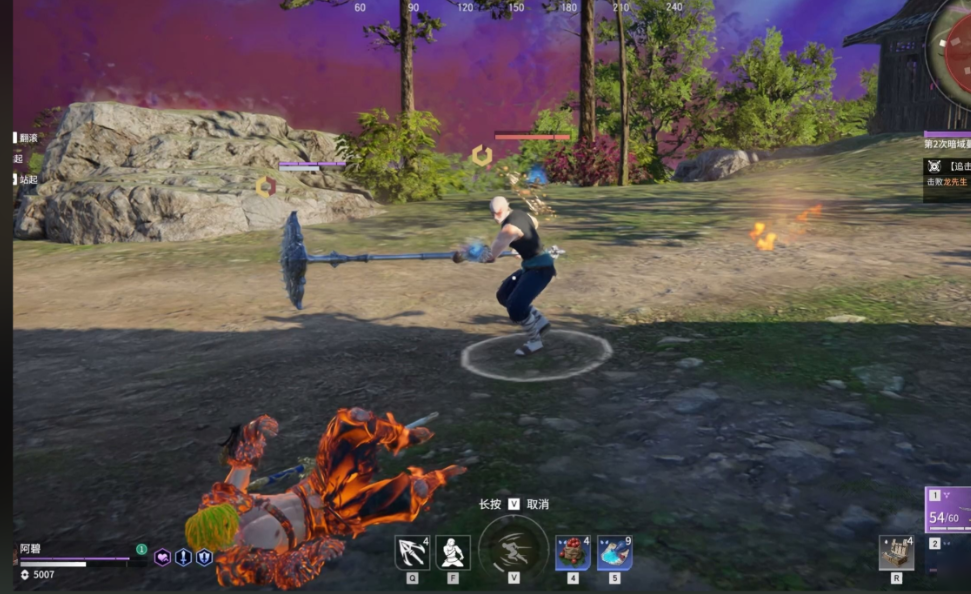
Task: Activate the grappling hook skill
Action: click(x=412, y=552)
